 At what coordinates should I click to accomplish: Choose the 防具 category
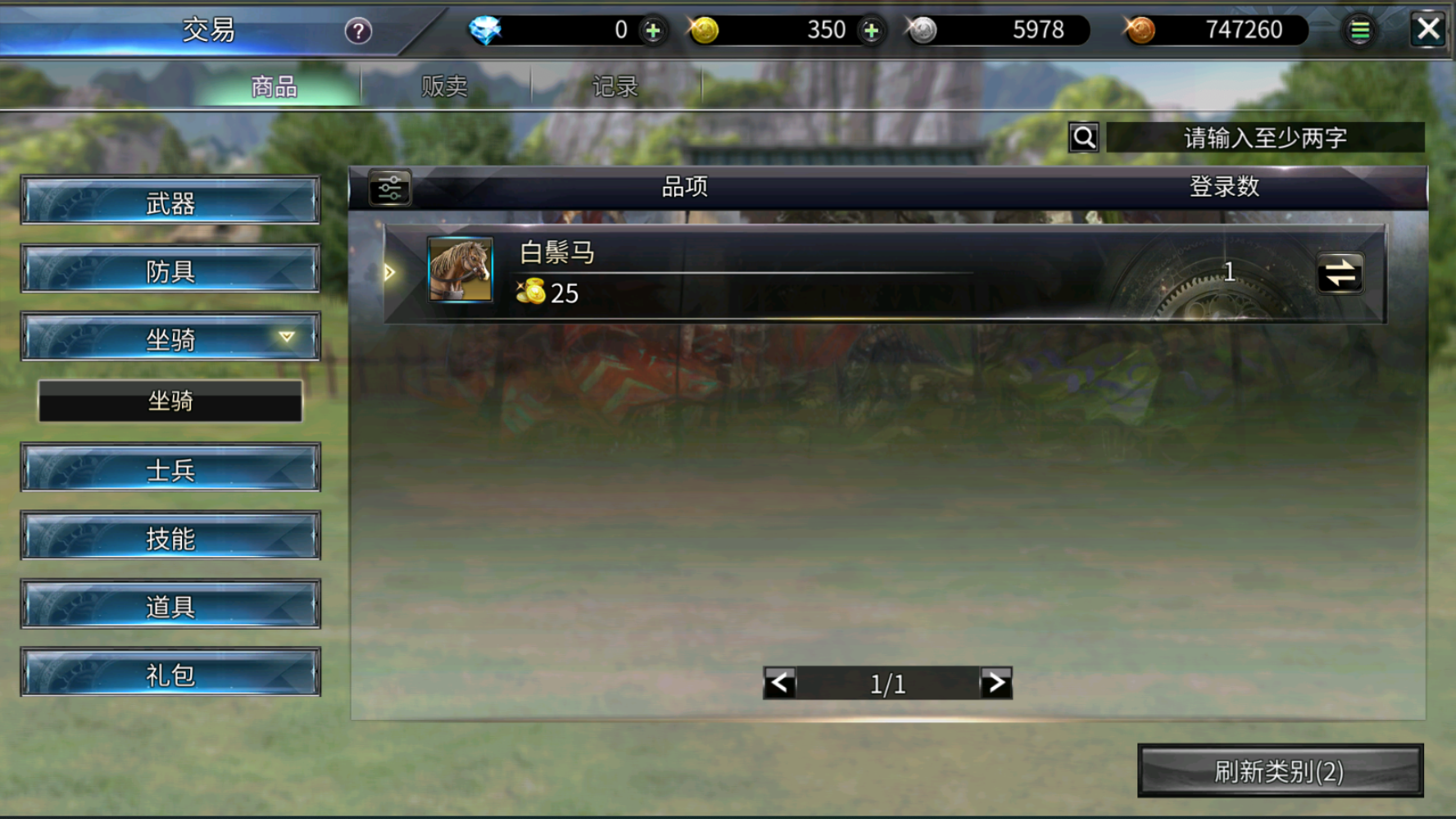170,269
